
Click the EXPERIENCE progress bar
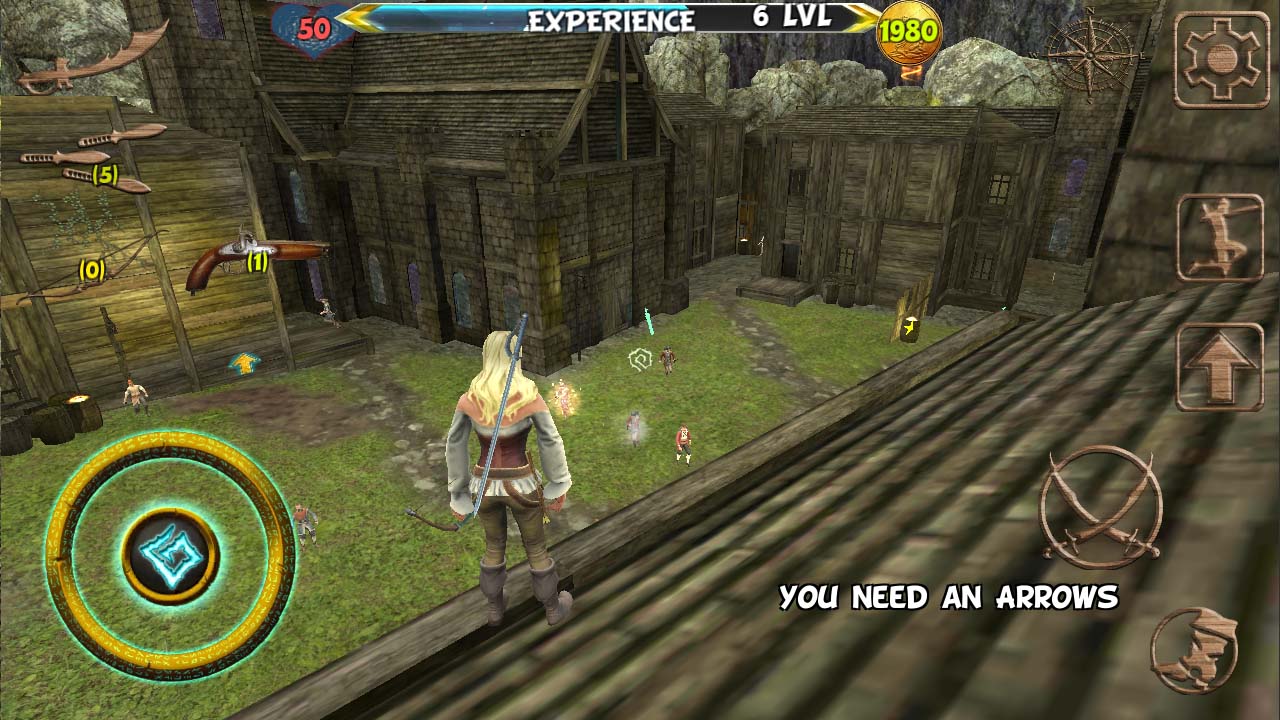point(612,17)
